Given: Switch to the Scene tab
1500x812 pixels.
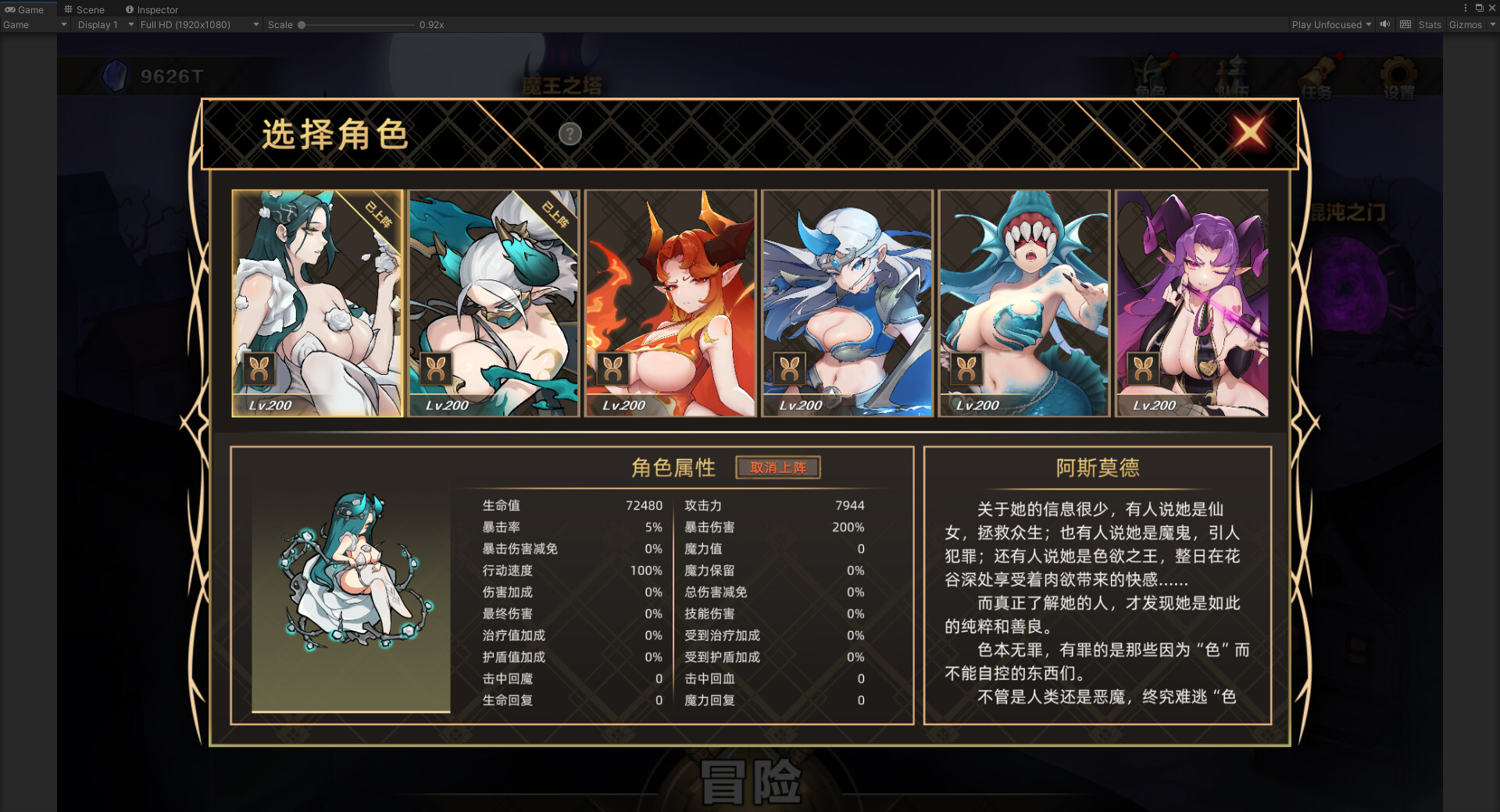Looking at the screenshot, I should click(x=86, y=9).
